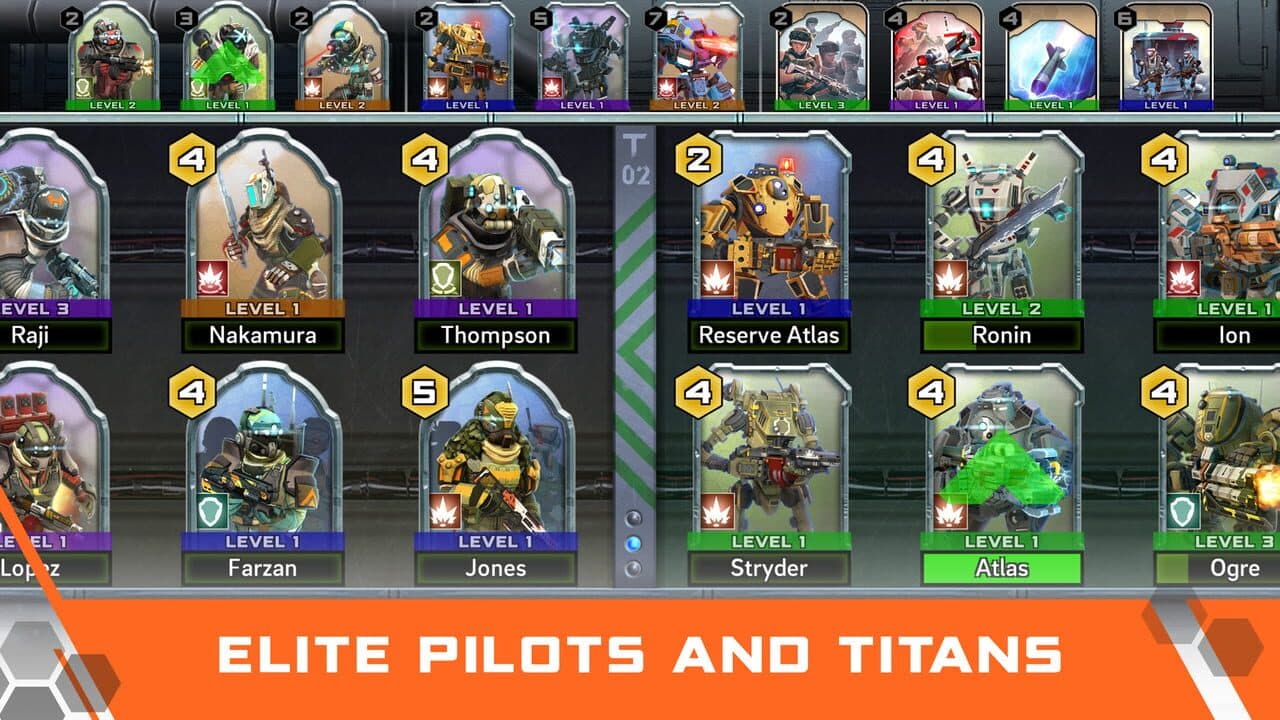Select the green shield icon on Thompson's card
Screen dimensions: 1280x720
pos(444,279)
